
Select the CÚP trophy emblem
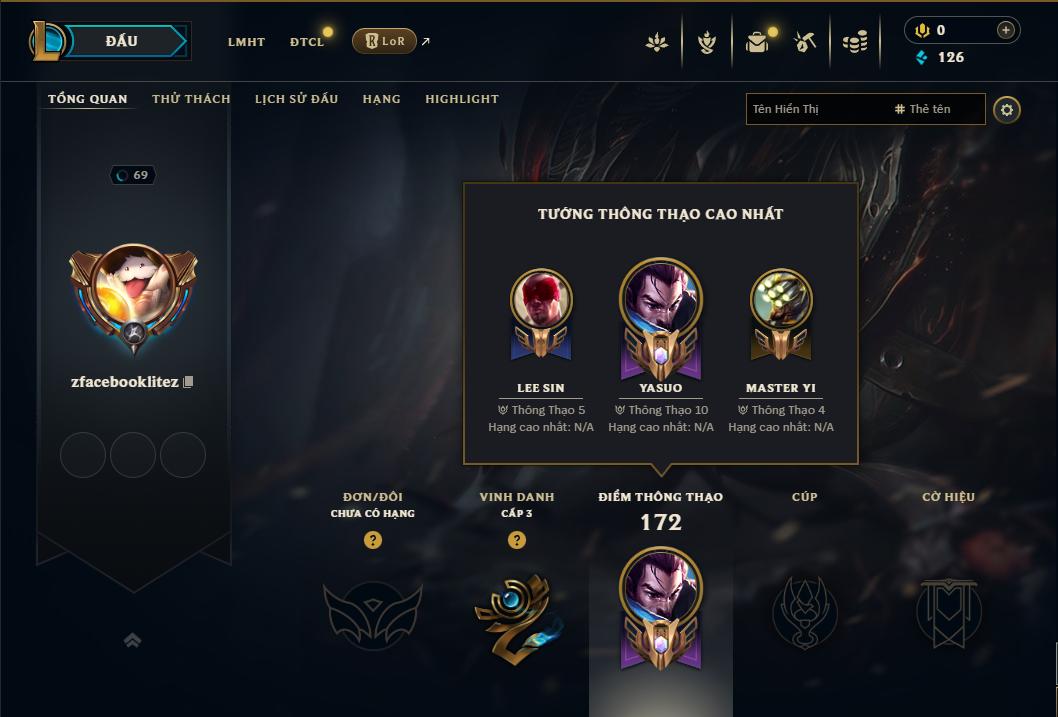(x=804, y=610)
